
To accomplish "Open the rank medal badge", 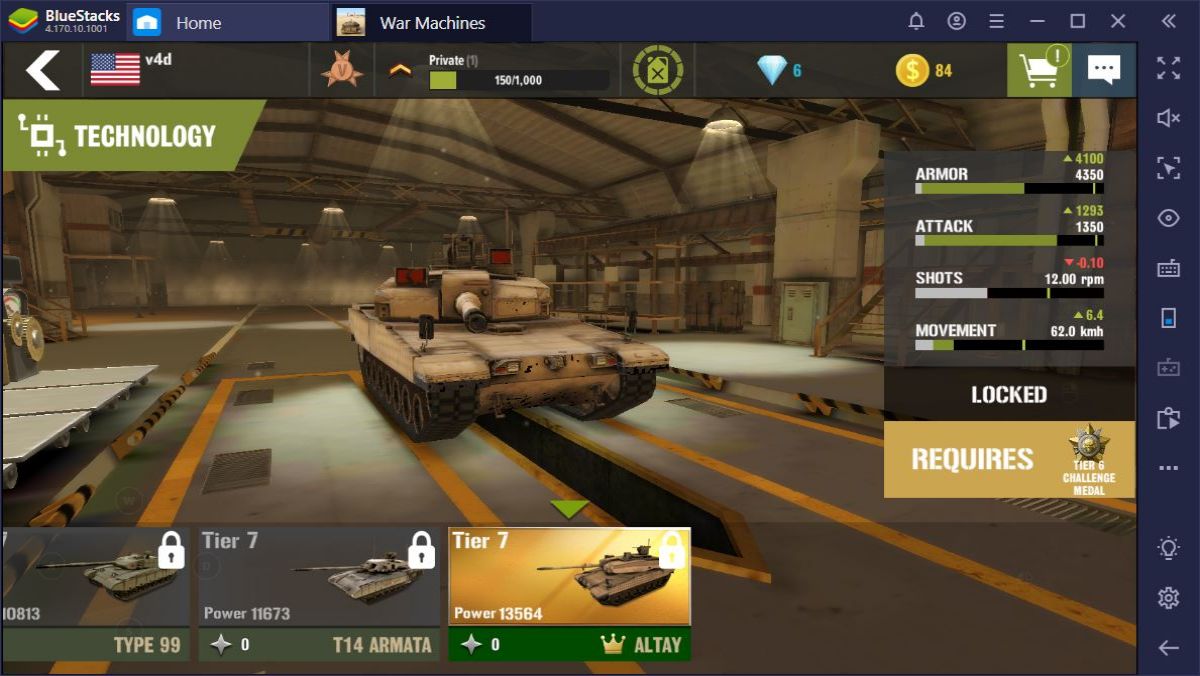I will pos(343,70).
